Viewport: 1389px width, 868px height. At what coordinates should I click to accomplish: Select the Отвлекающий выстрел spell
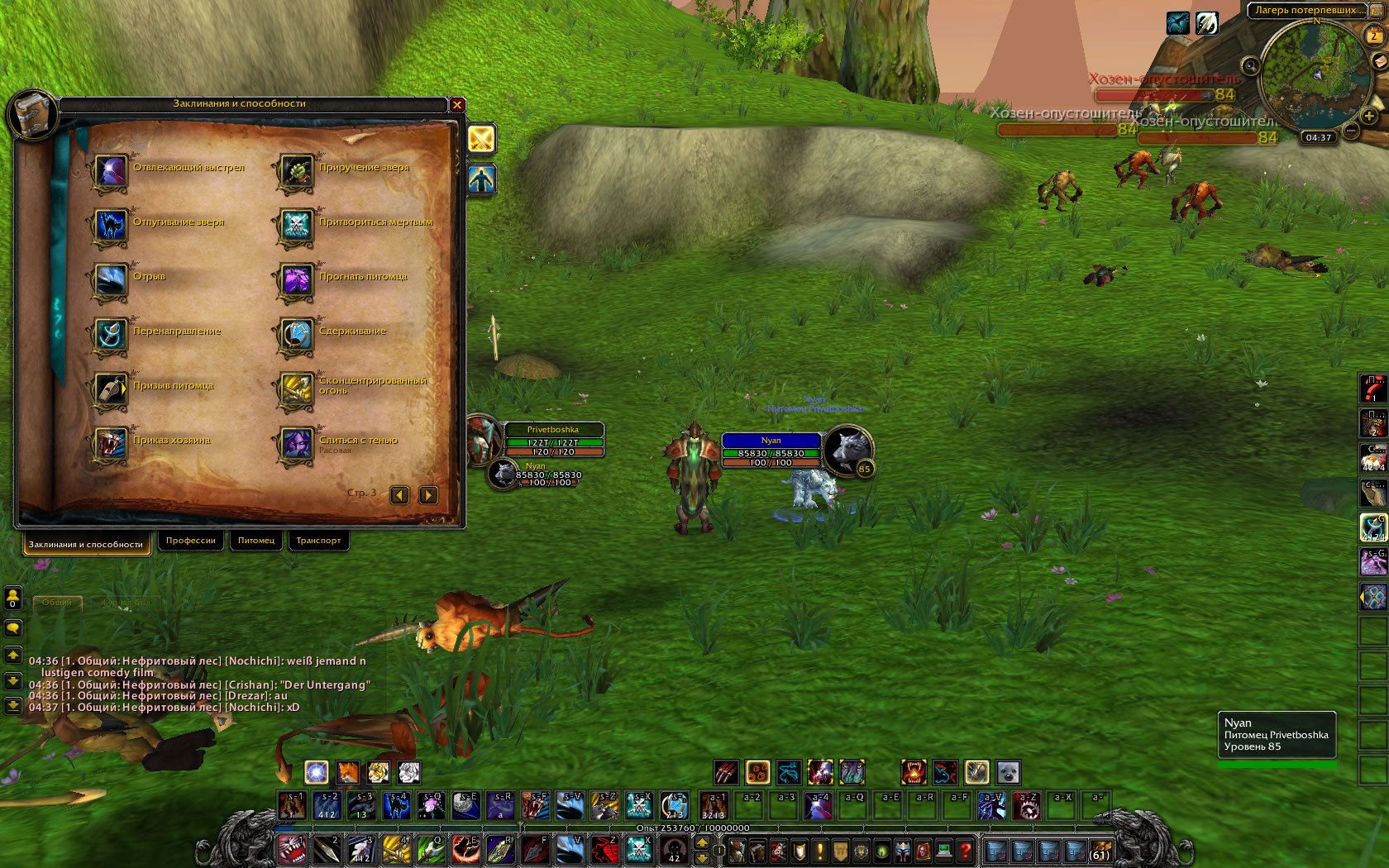coord(110,171)
